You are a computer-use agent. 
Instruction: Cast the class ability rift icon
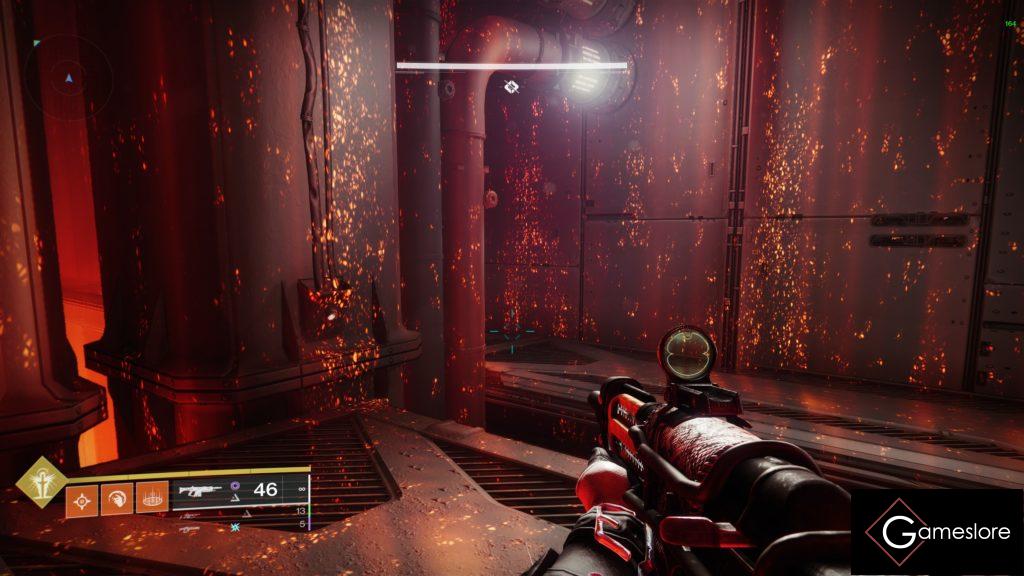152,497
